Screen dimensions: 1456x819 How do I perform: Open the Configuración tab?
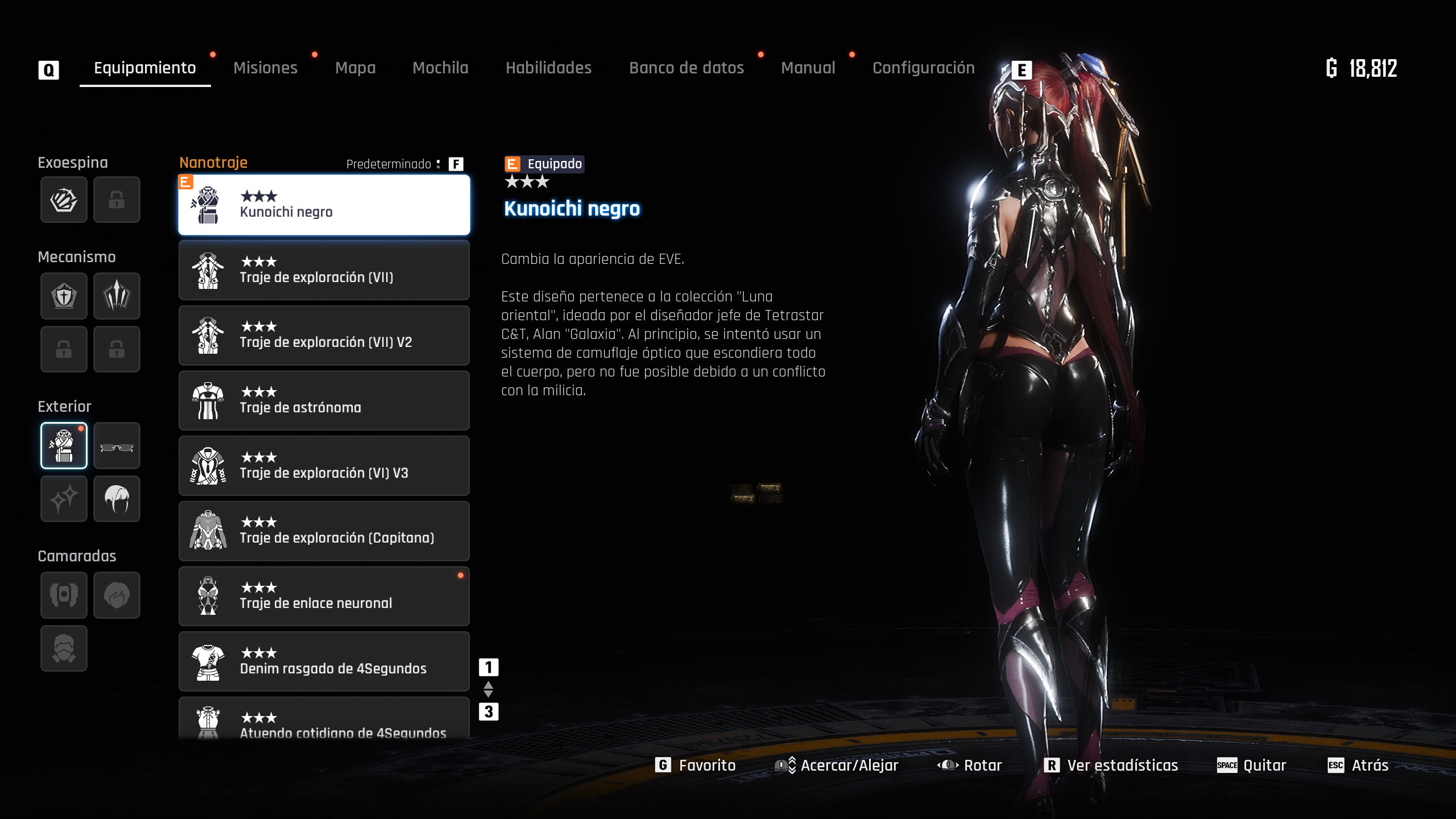click(x=923, y=68)
